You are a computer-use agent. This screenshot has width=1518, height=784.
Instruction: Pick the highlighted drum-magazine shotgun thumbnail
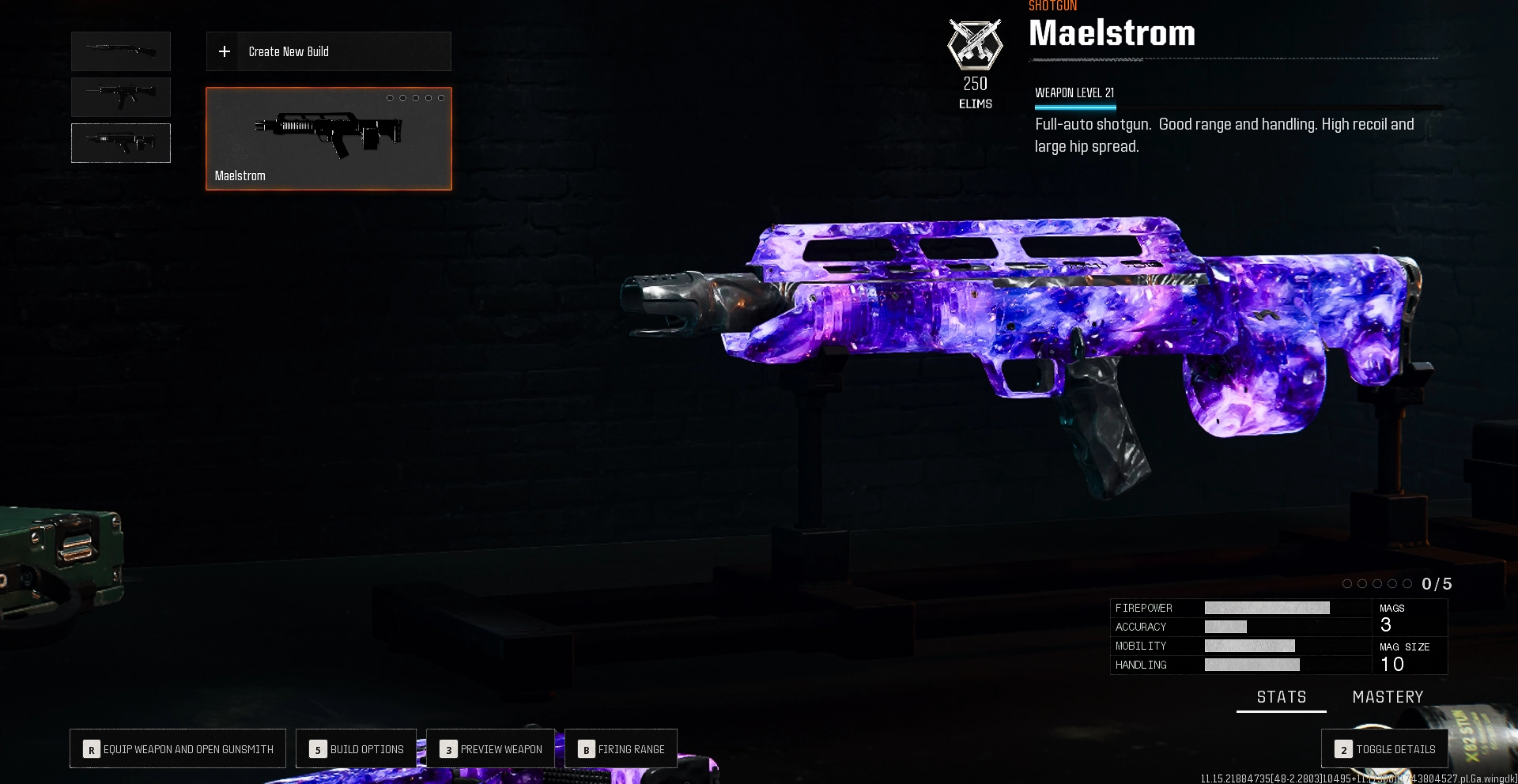121,143
